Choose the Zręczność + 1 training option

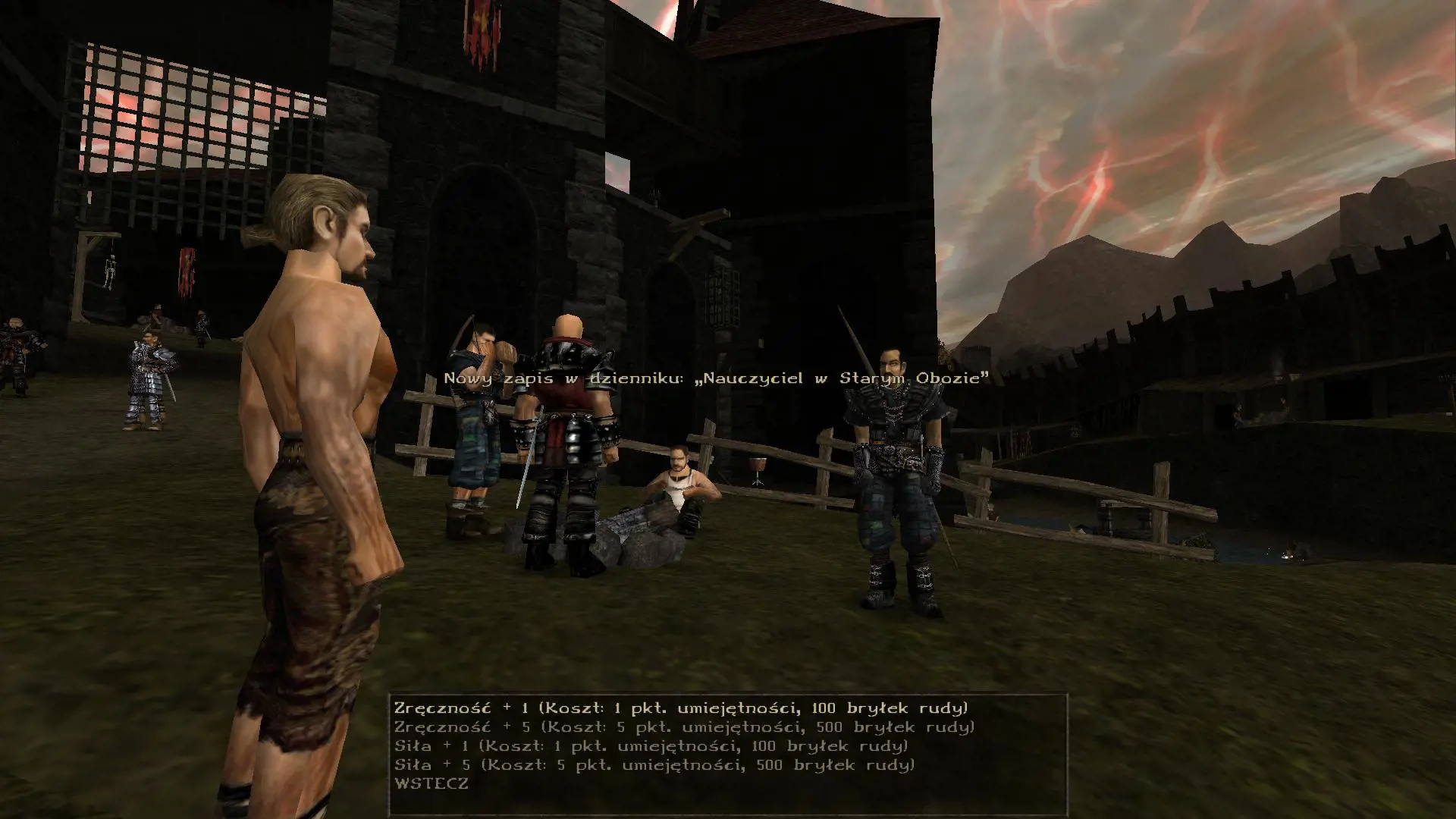(x=680, y=708)
